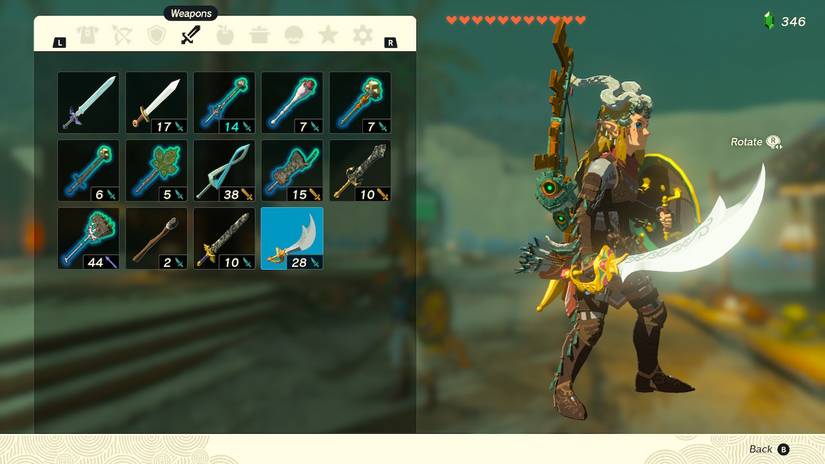825x464 pixels.
Task: Select the Master Sword slot
Action: 88,102
